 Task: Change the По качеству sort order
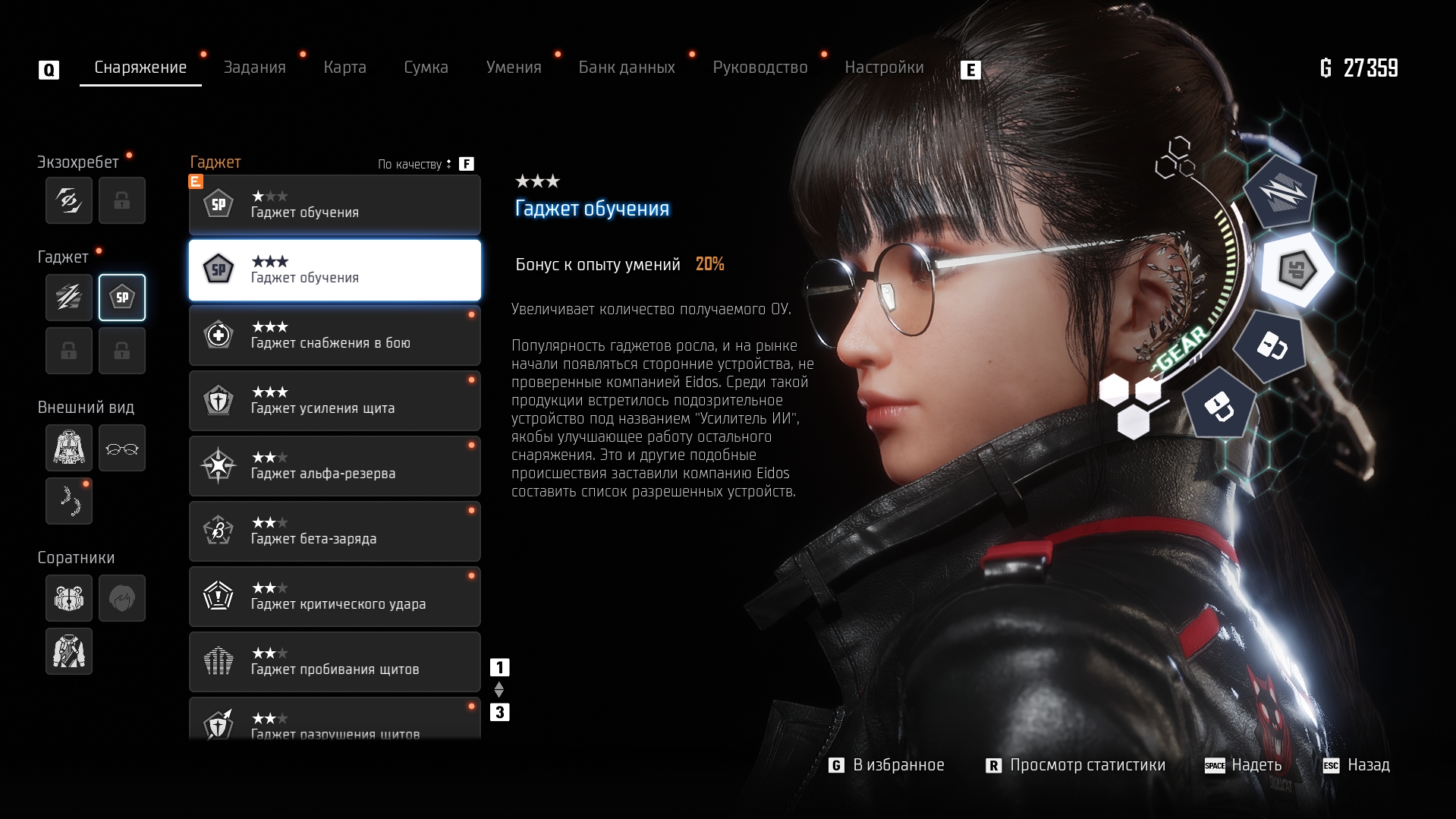(x=415, y=164)
